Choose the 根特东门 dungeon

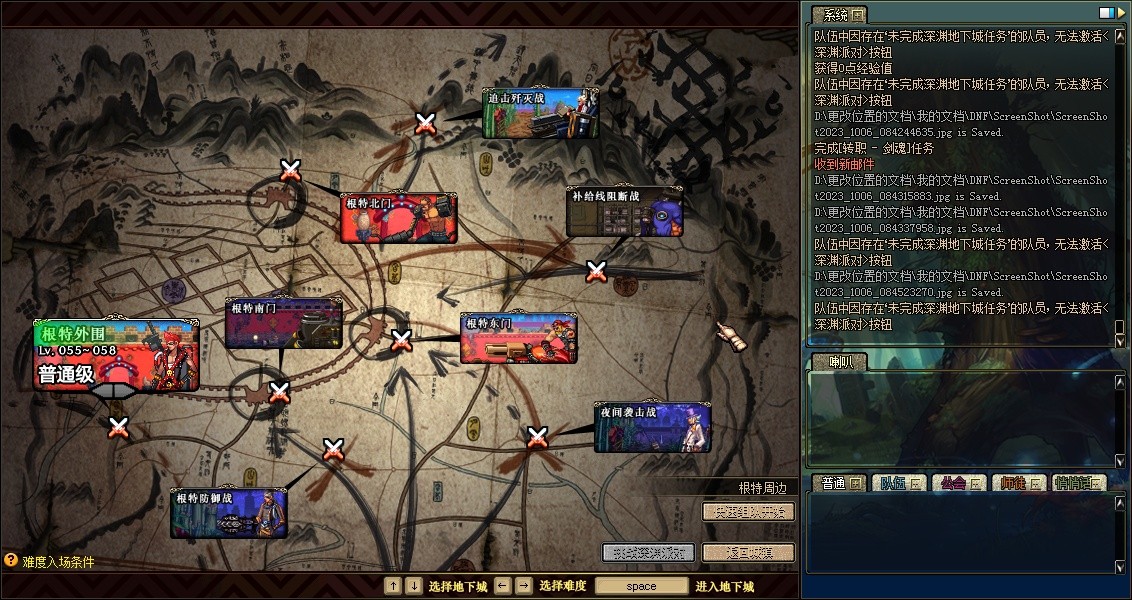click(x=518, y=339)
